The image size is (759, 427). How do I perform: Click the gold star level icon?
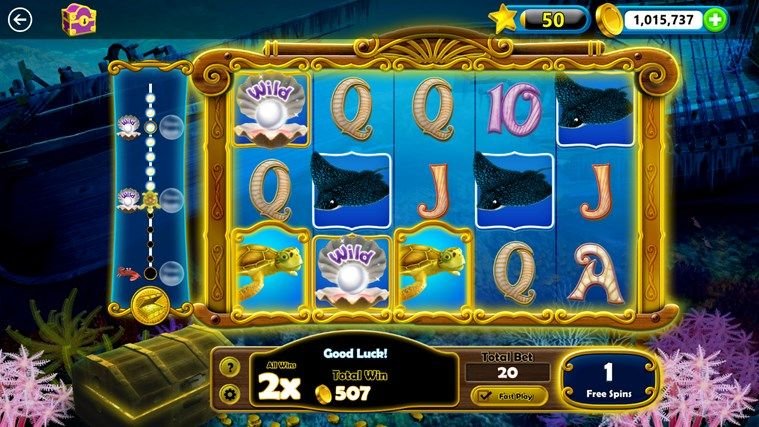point(503,19)
